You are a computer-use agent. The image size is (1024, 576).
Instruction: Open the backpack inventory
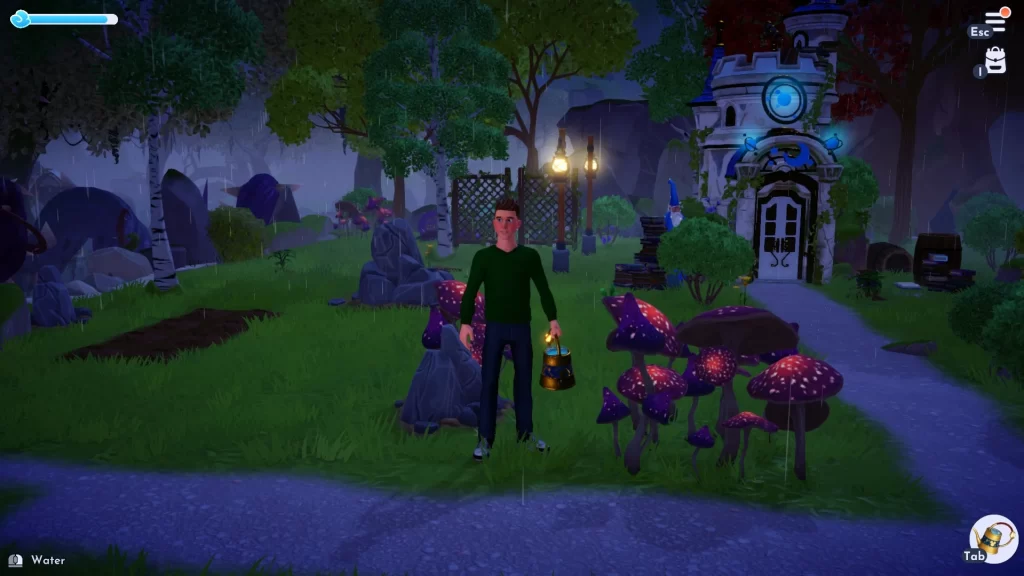995,60
